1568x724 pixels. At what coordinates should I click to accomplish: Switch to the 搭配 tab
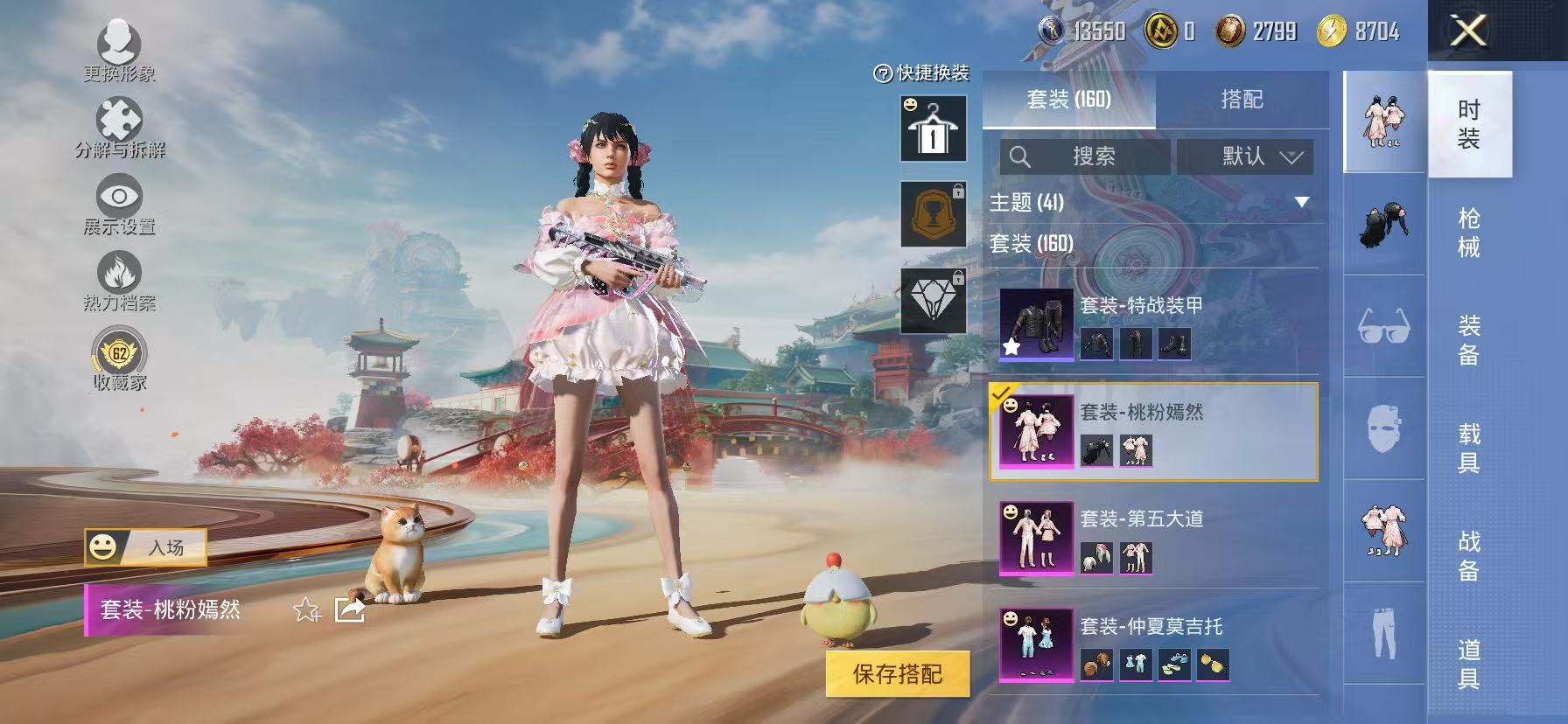point(1243,100)
